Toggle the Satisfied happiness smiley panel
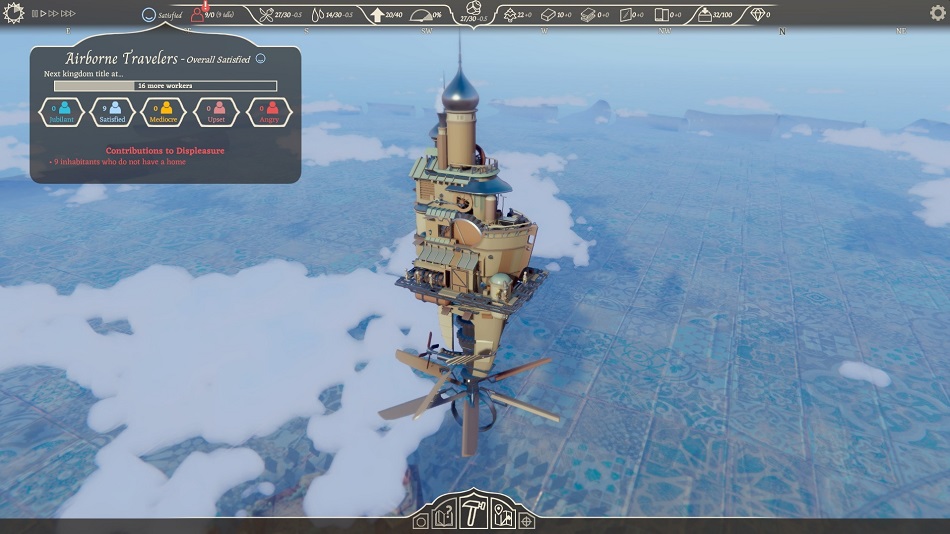The width and height of the screenshot is (950, 534). click(150, 15)
